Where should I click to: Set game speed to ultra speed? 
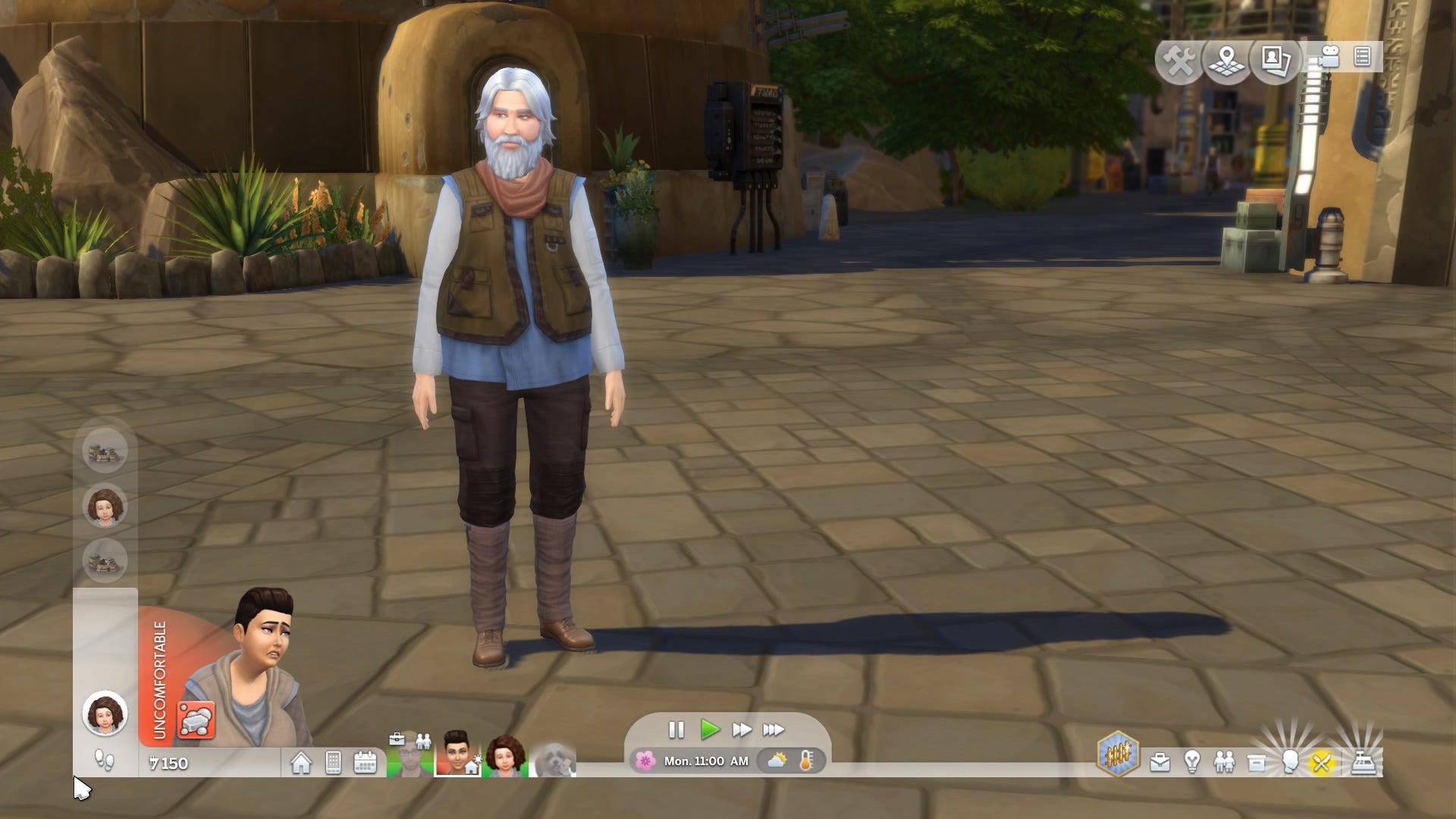[773, 730]
